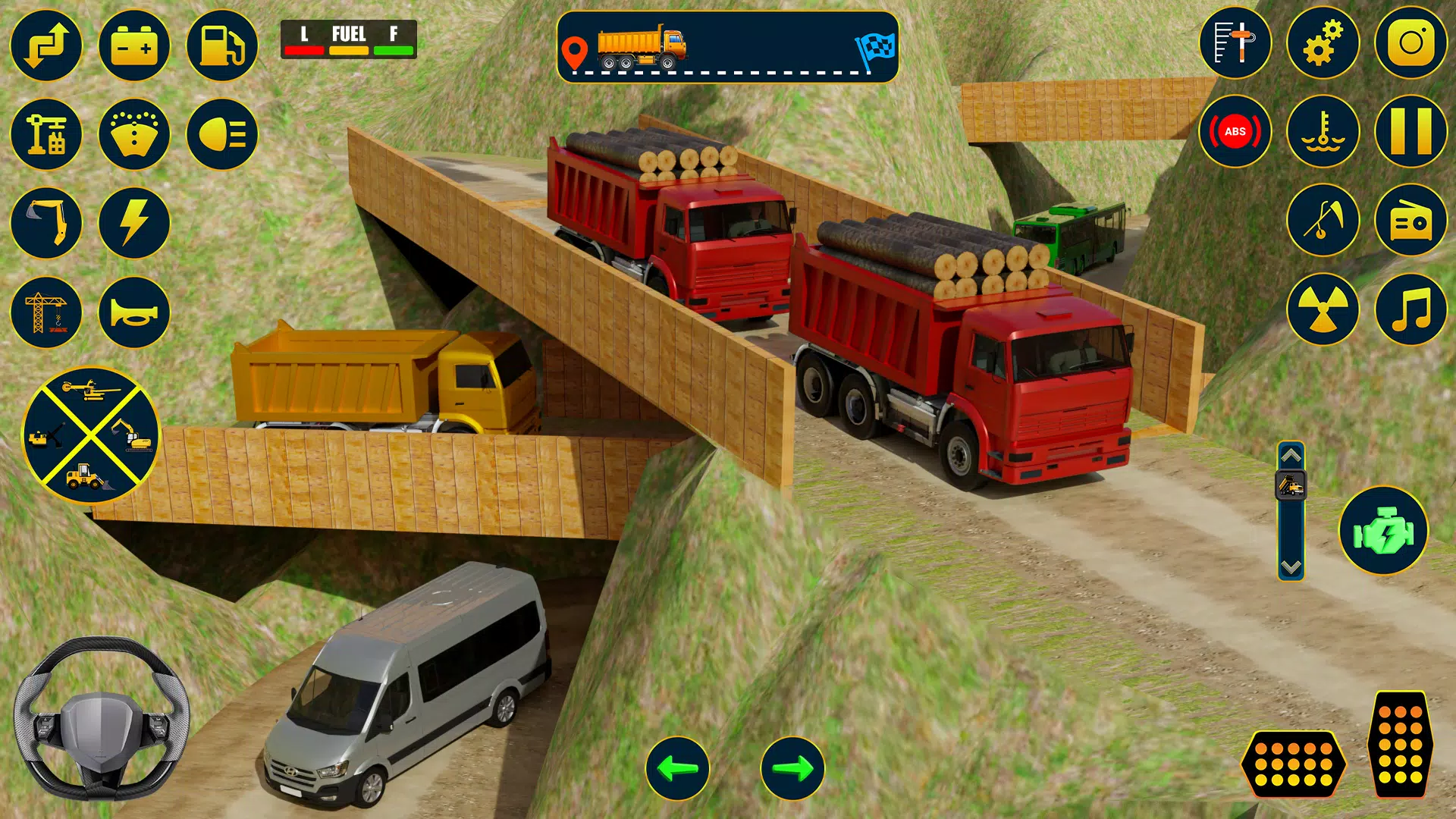Toggle the red ABS button

point(1235,131)
